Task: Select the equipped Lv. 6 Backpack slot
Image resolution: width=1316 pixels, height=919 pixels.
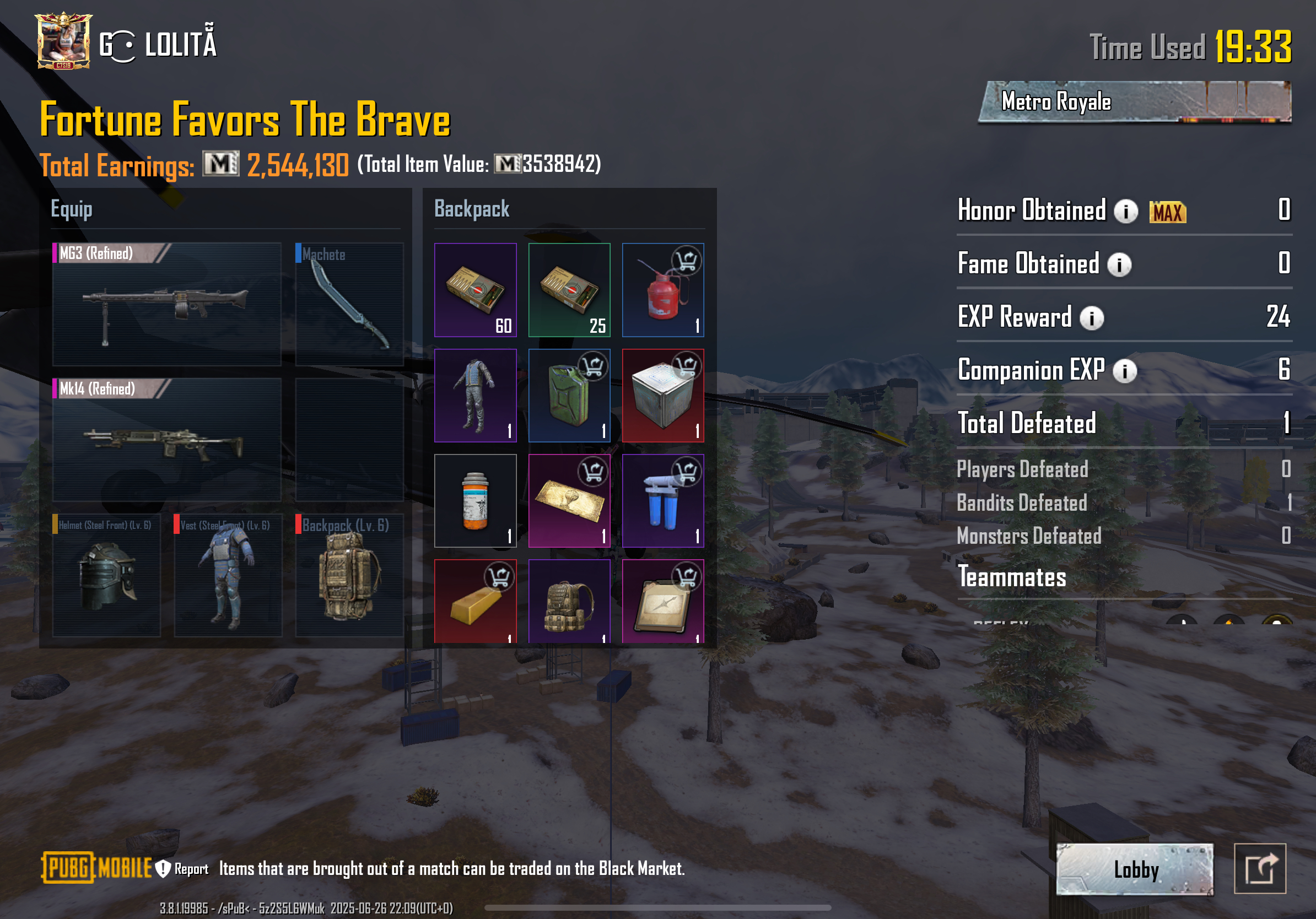Action: coord(349,575)
